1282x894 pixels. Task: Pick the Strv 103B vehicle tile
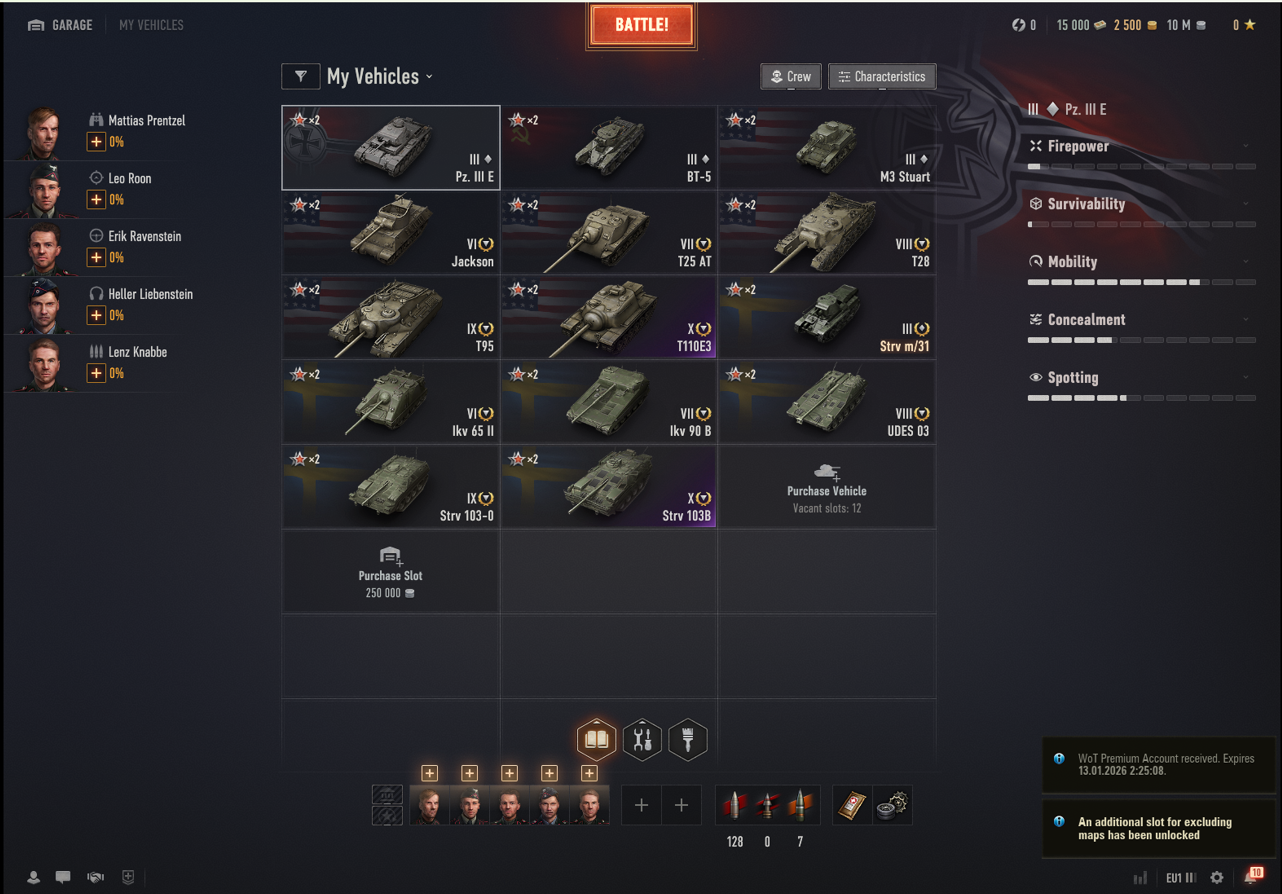609,487
